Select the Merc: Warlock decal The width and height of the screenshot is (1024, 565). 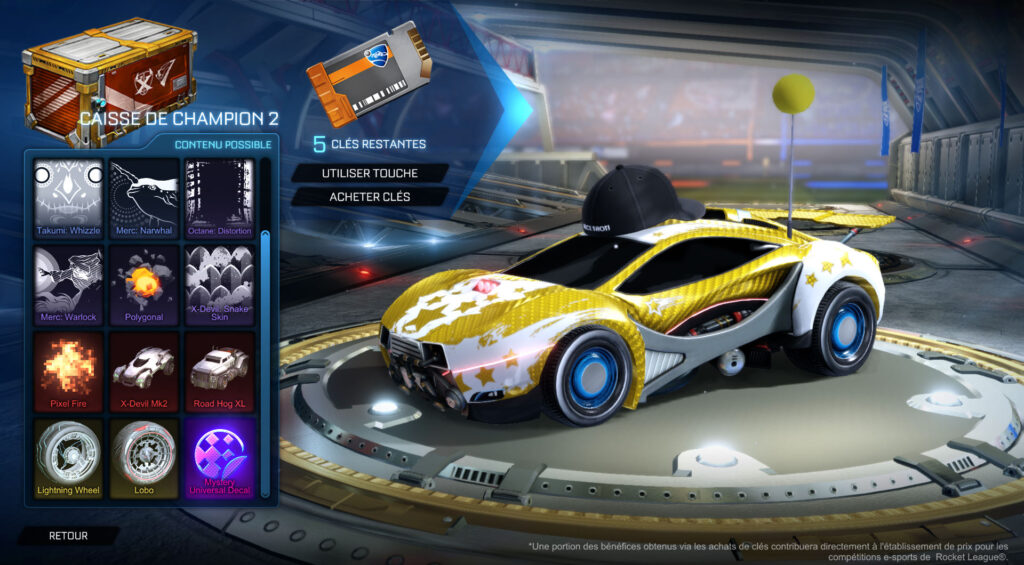point(68,283)
